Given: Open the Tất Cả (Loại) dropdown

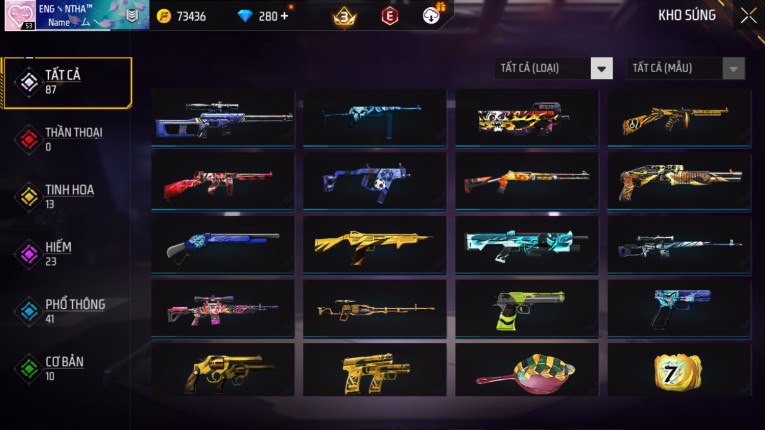Looking at the screenshot, I should (554, 68).
